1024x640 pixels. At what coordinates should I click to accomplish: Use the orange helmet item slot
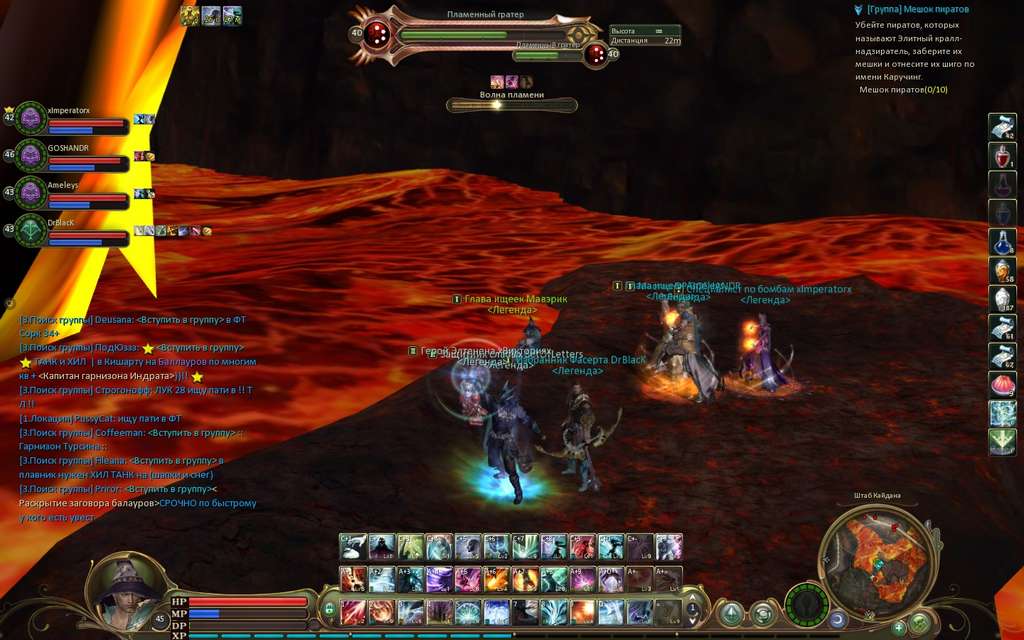1002,270
